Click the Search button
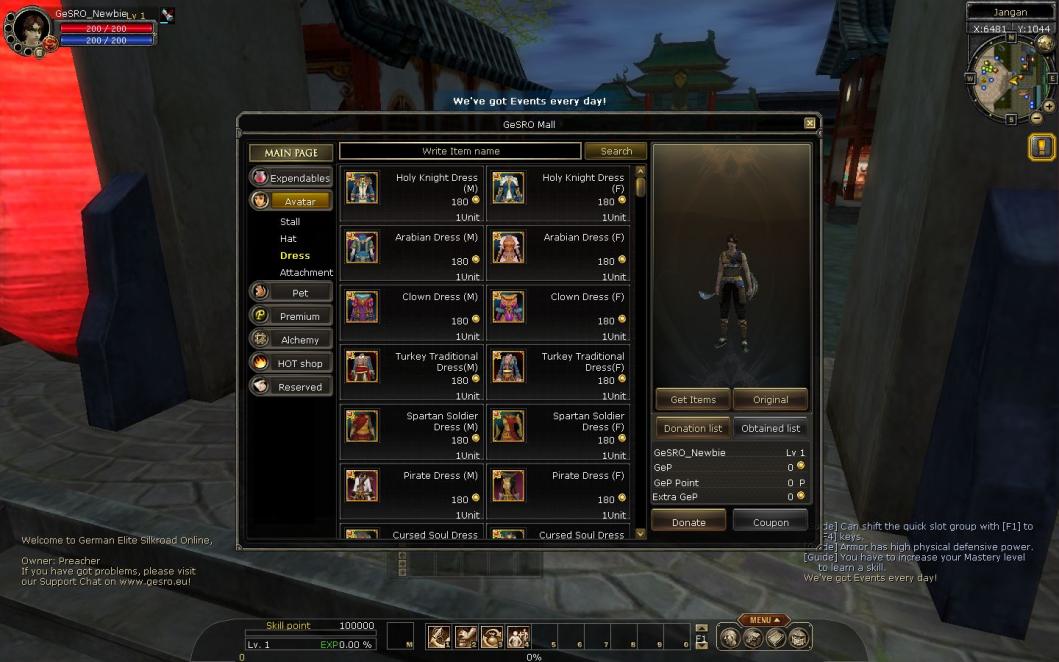Viewport: 1059px width, 662px height. (x=616, y=151)
